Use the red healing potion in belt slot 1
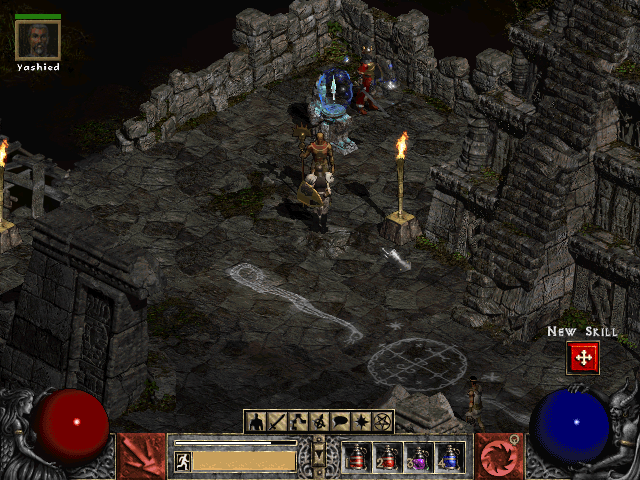Viewport: 640px width, 480px height. click(358, 458)
